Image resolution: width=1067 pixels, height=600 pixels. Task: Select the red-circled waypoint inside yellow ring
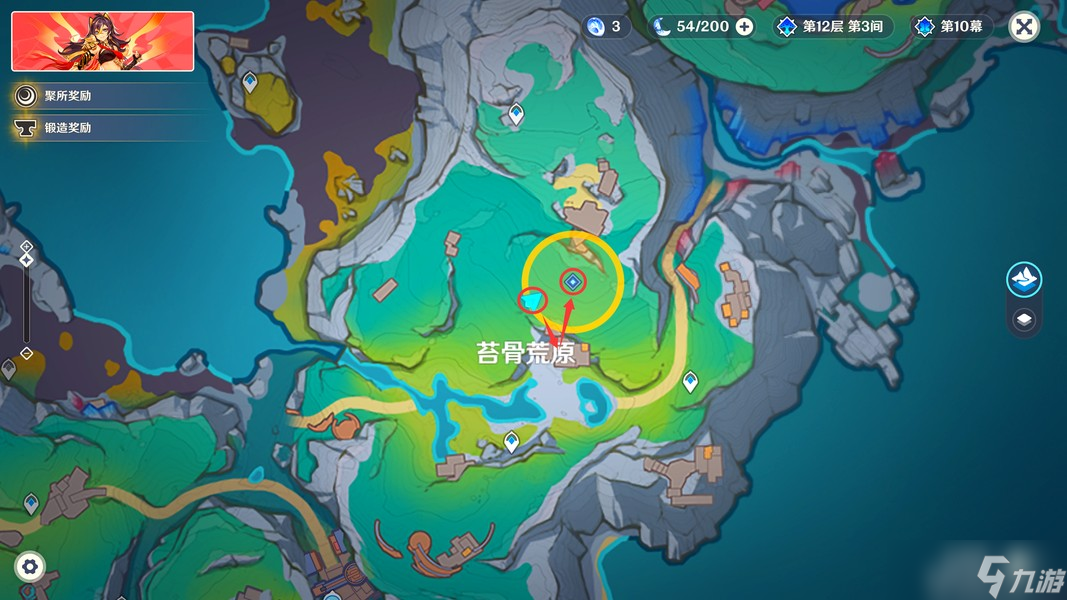point(573,283)
